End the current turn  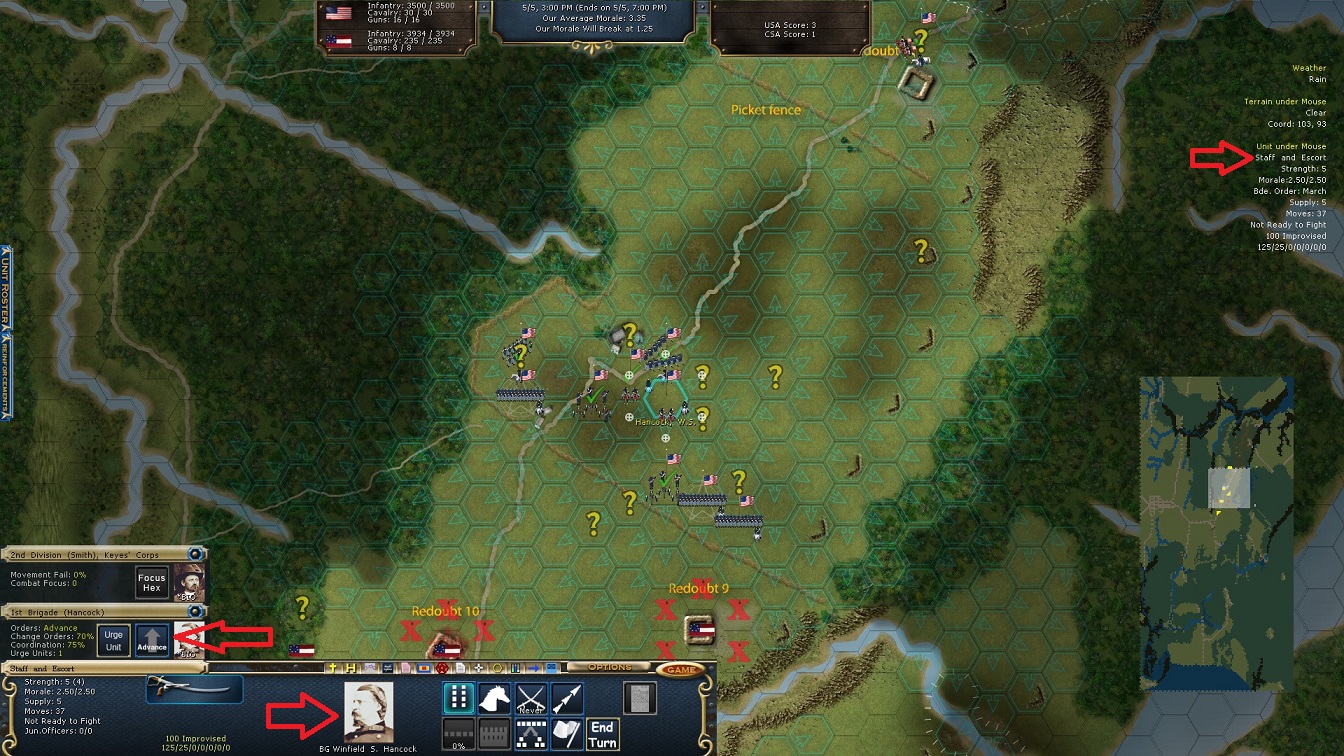pyautogui.click(x=602, y=735)
